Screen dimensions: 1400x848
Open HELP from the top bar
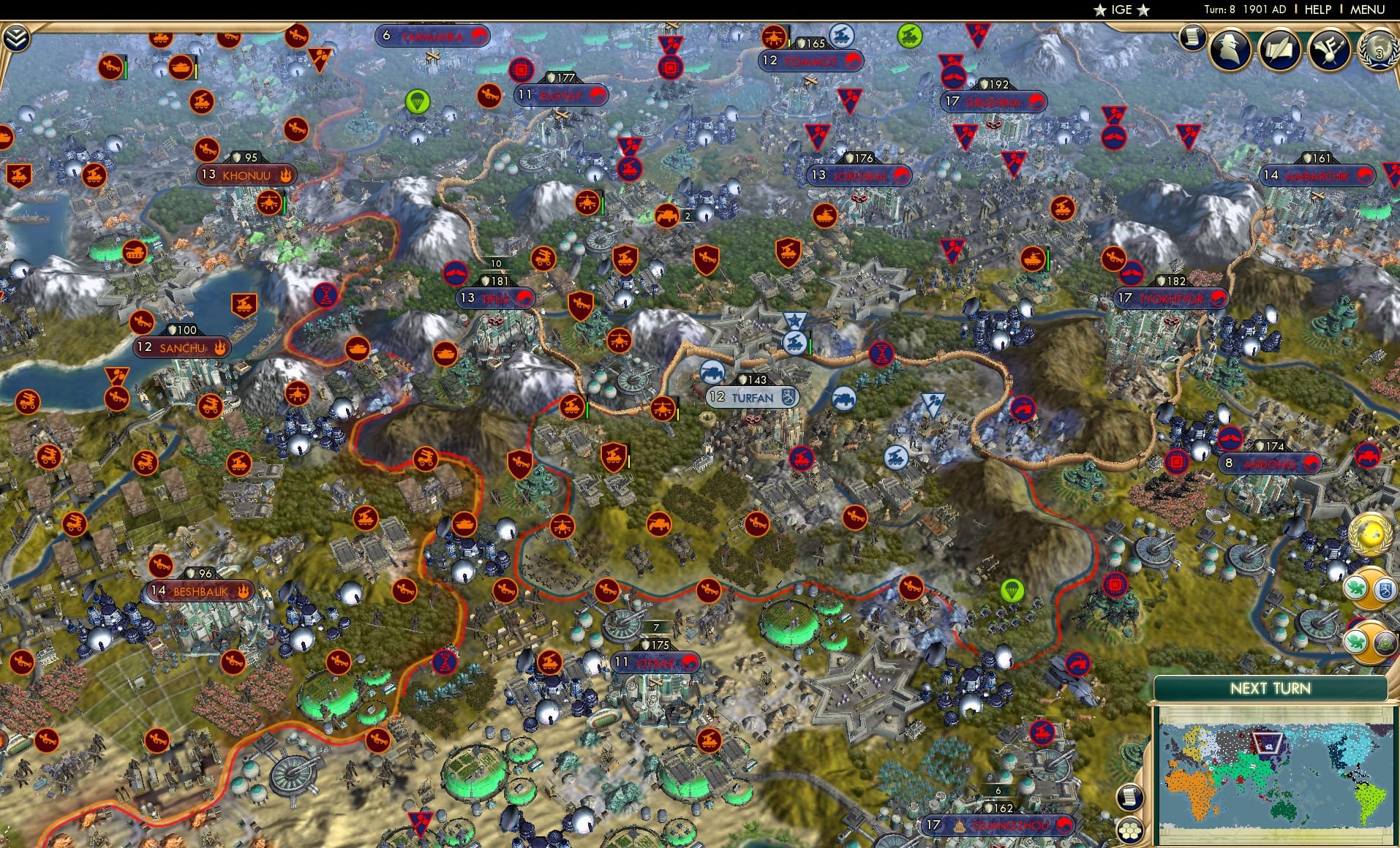(x=1317, y=10)
